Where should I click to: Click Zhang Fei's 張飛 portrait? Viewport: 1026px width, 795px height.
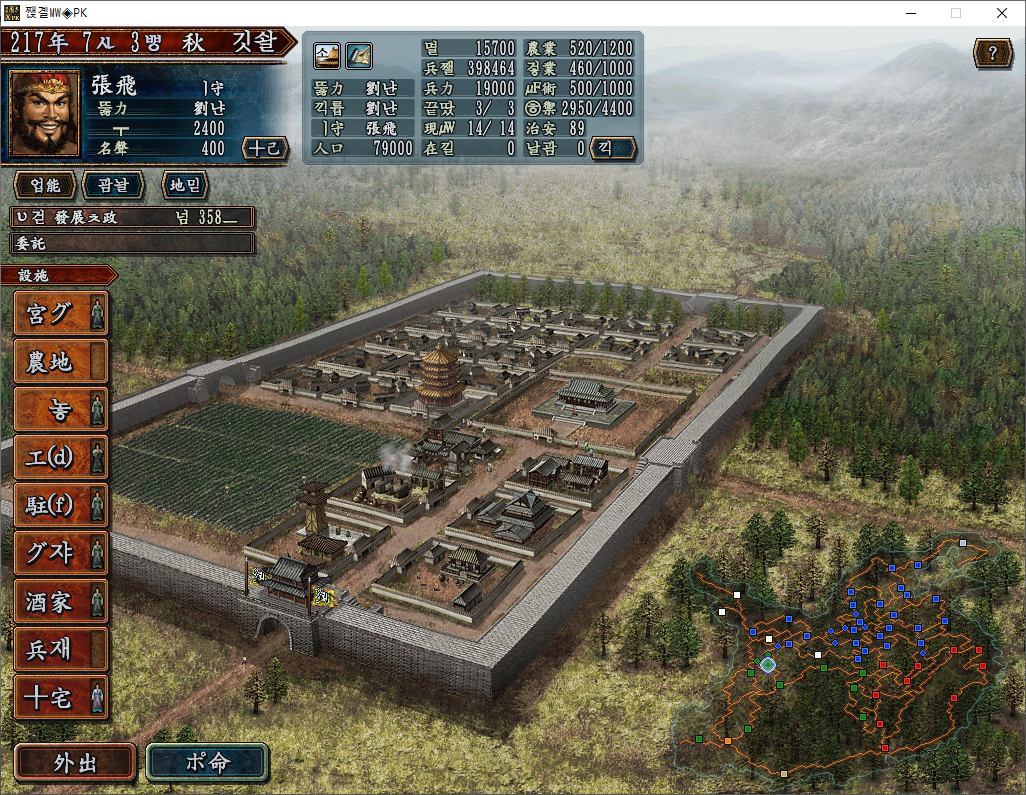click(x=45, y=113)
